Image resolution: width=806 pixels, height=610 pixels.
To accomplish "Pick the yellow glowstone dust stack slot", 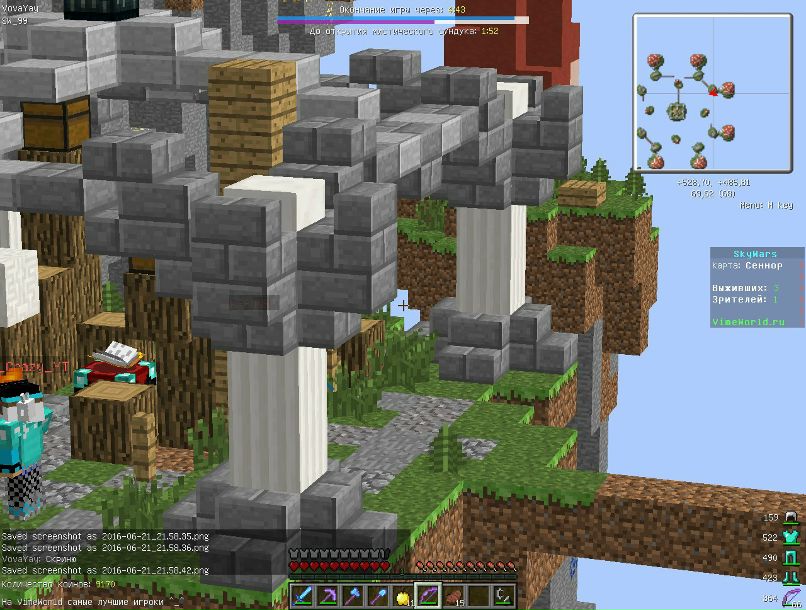I will point(404,597).
